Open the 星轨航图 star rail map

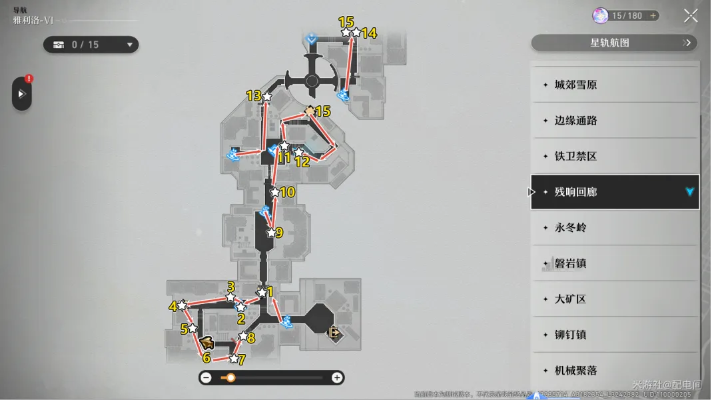tap(612, 43)
